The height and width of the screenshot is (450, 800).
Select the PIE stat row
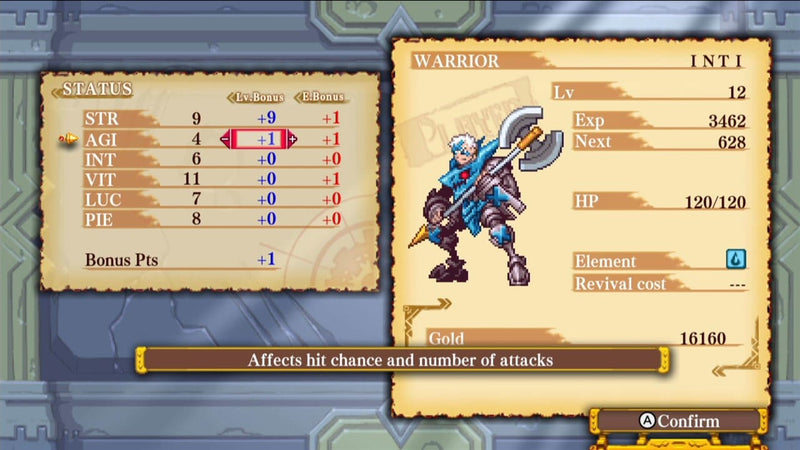pyautogui.click(x=100, y=219)
